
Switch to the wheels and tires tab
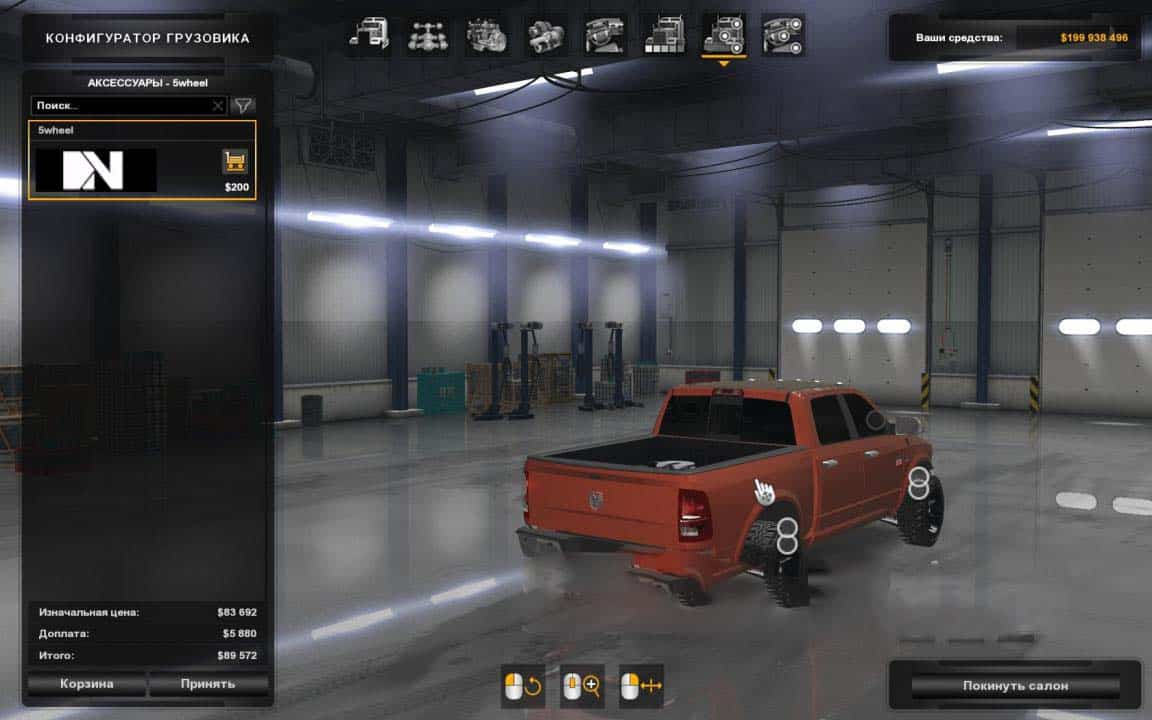(781, 35)
